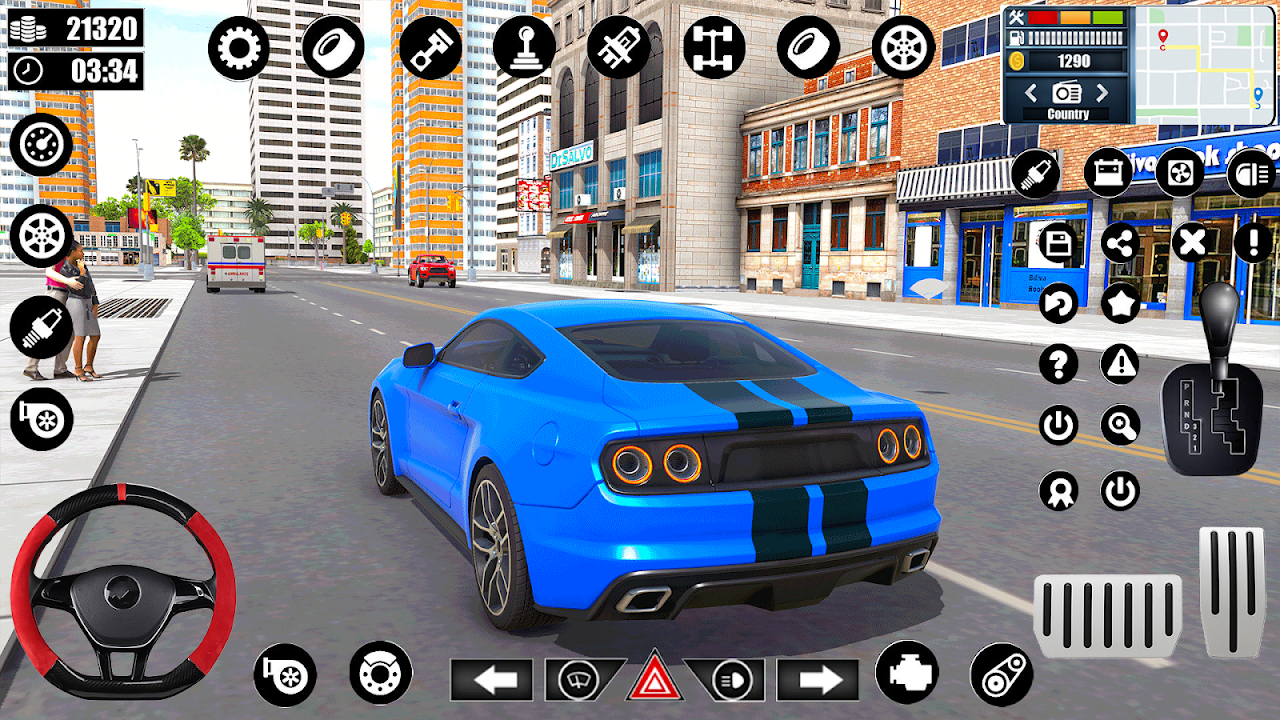Close using the white X button
Image resolution: width=1280 pixels, height=720 pixels.
click(x=1190, y=242)
